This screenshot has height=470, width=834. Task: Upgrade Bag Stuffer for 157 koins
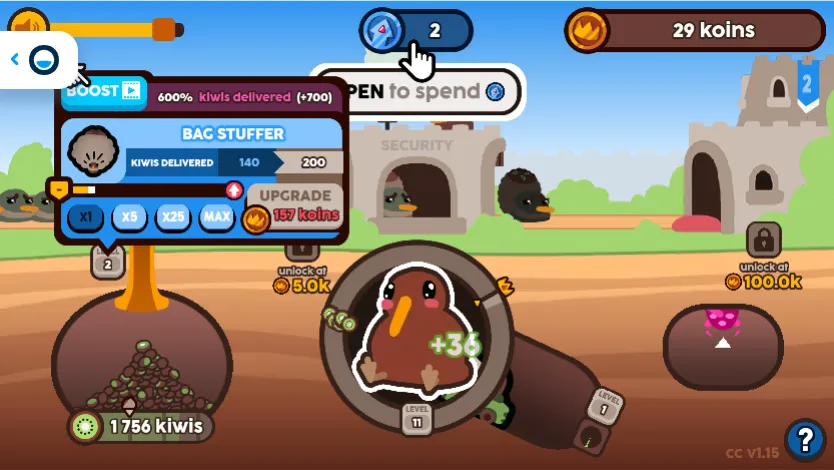click(x=293, y=206)
